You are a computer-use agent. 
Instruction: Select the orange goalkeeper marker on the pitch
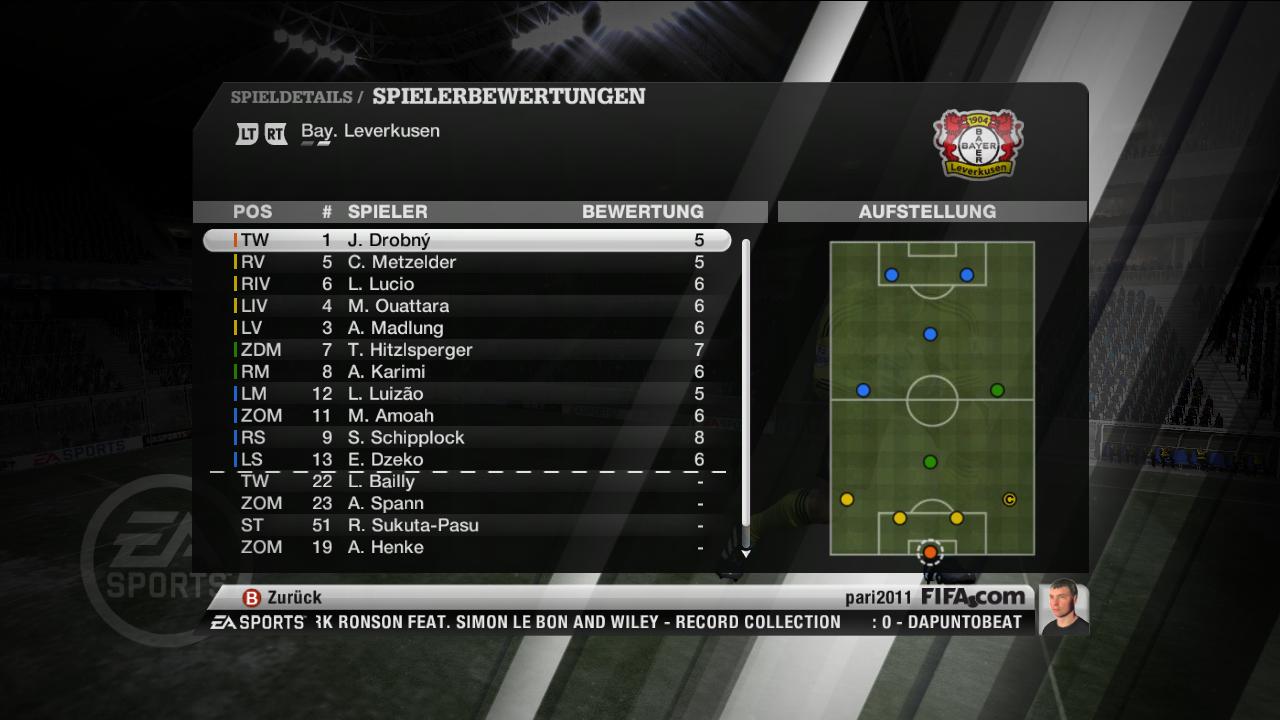[930, 551]
